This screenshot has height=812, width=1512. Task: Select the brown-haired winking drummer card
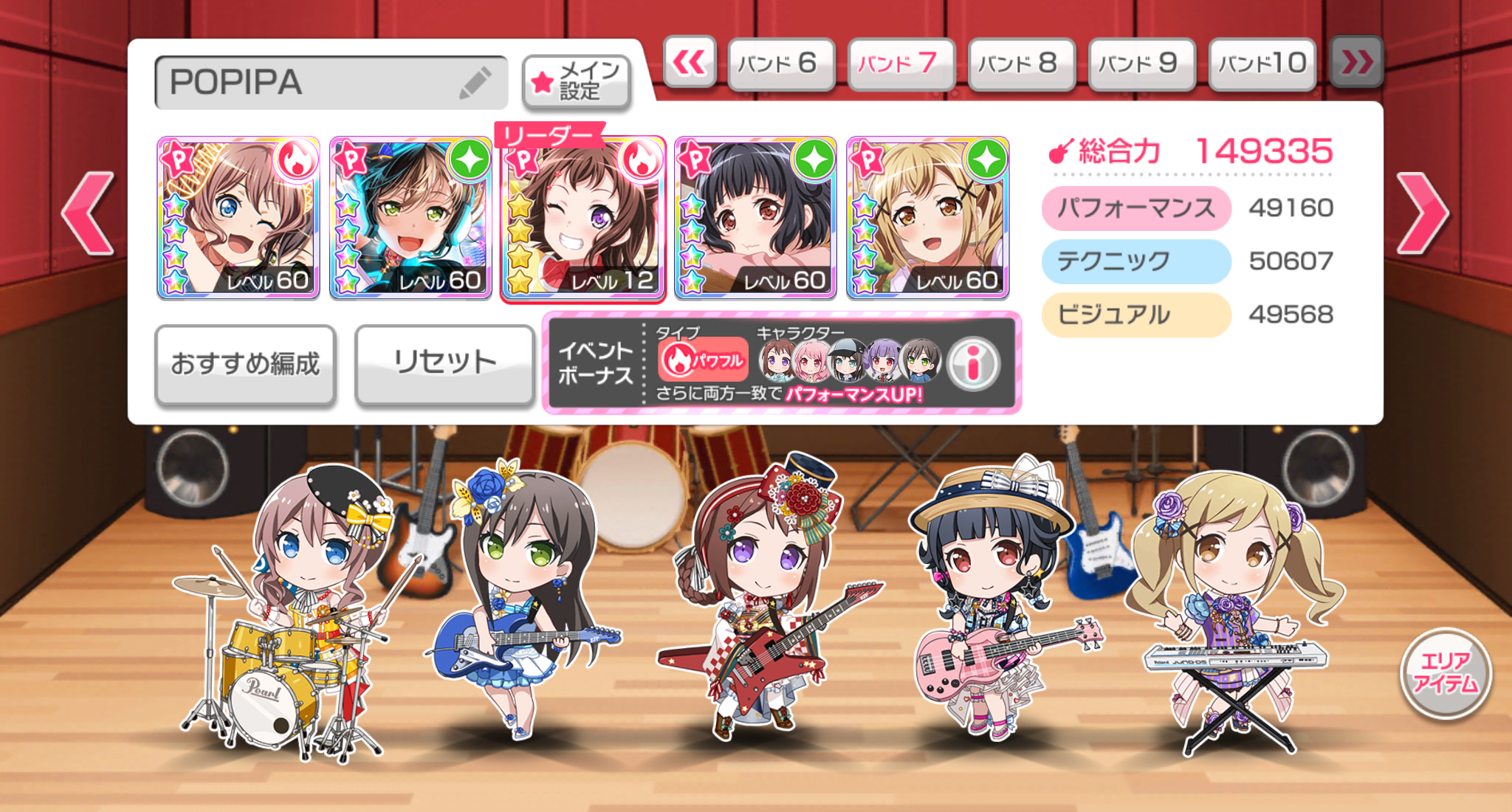click(238, 218)
